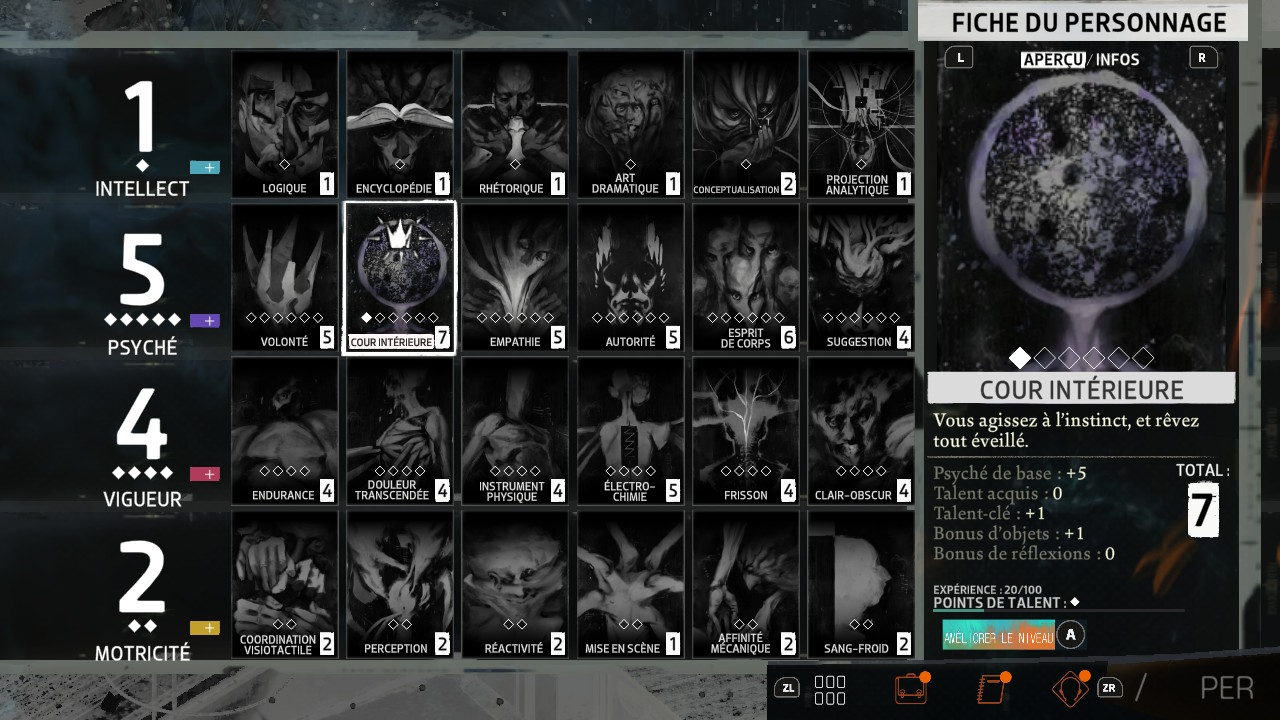Select the Logique skill card

[x=285, y=124]
